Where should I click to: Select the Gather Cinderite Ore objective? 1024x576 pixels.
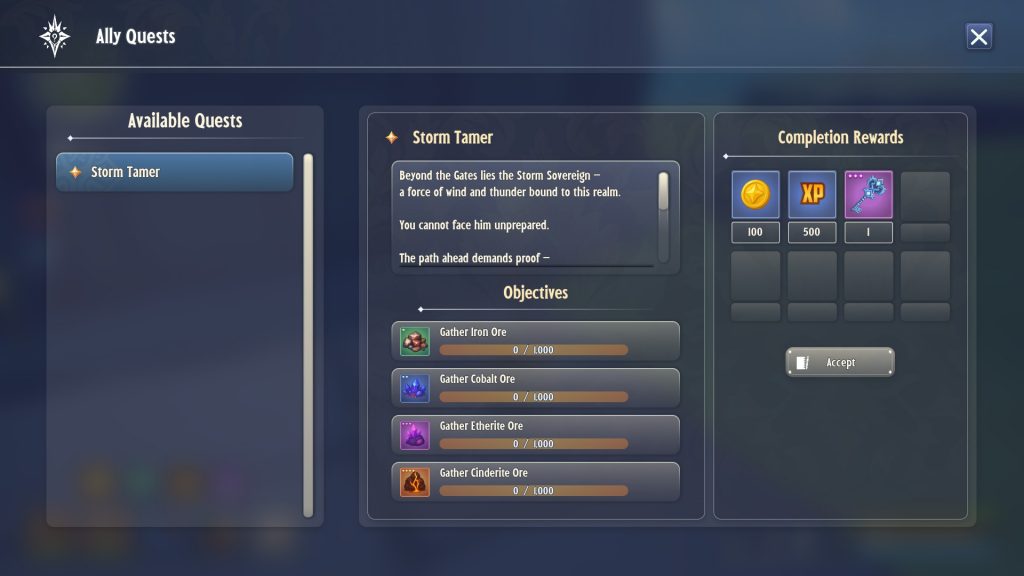(535, 481)
